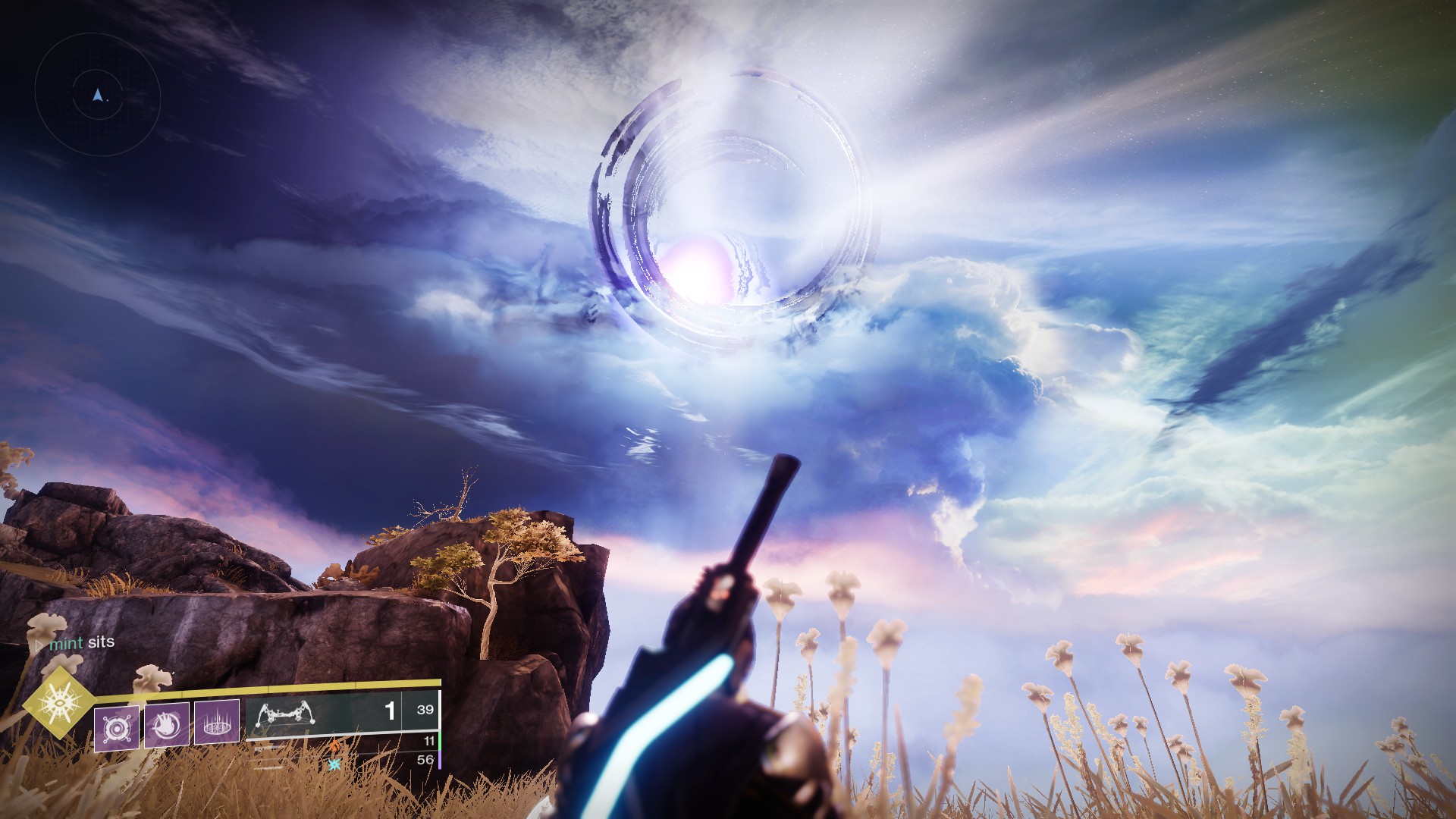The height and width of the screenshot is (819, 1456).
Task: Click the circular radar in the corner
Action: tap(97, 94)
